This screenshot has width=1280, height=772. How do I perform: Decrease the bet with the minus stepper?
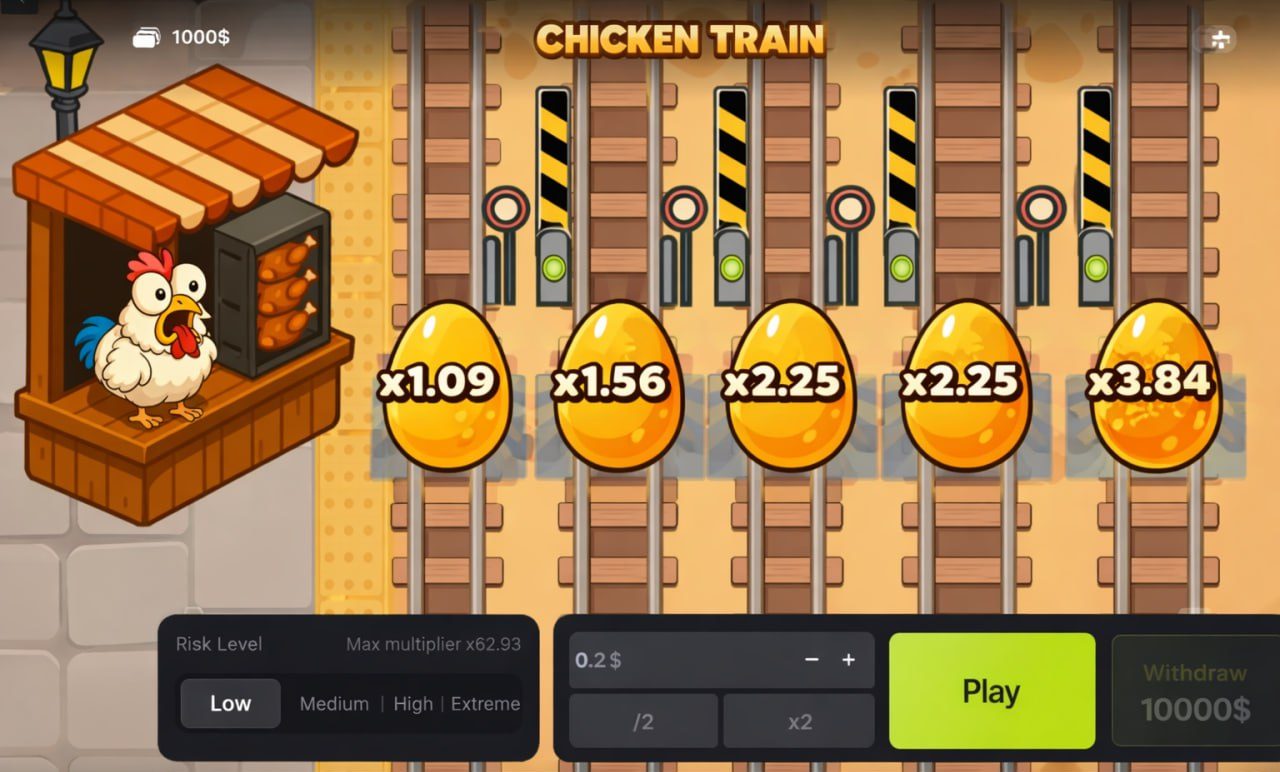[811, 660]
